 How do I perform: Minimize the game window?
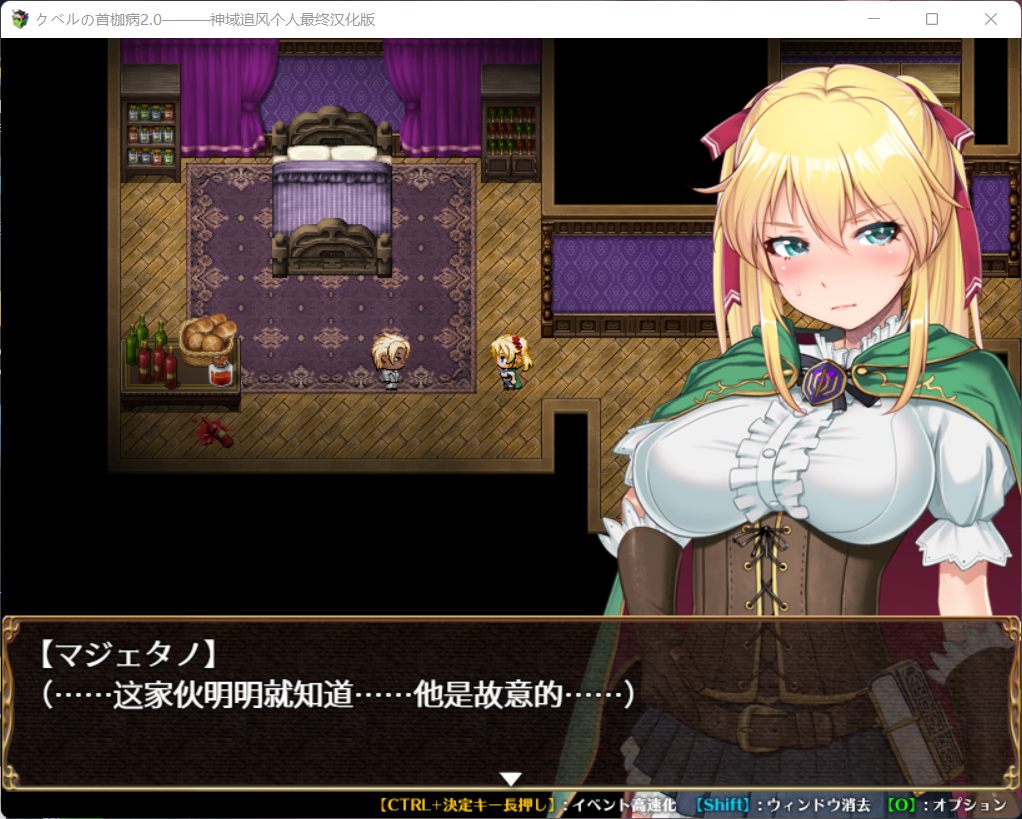(x=873, y=19)
